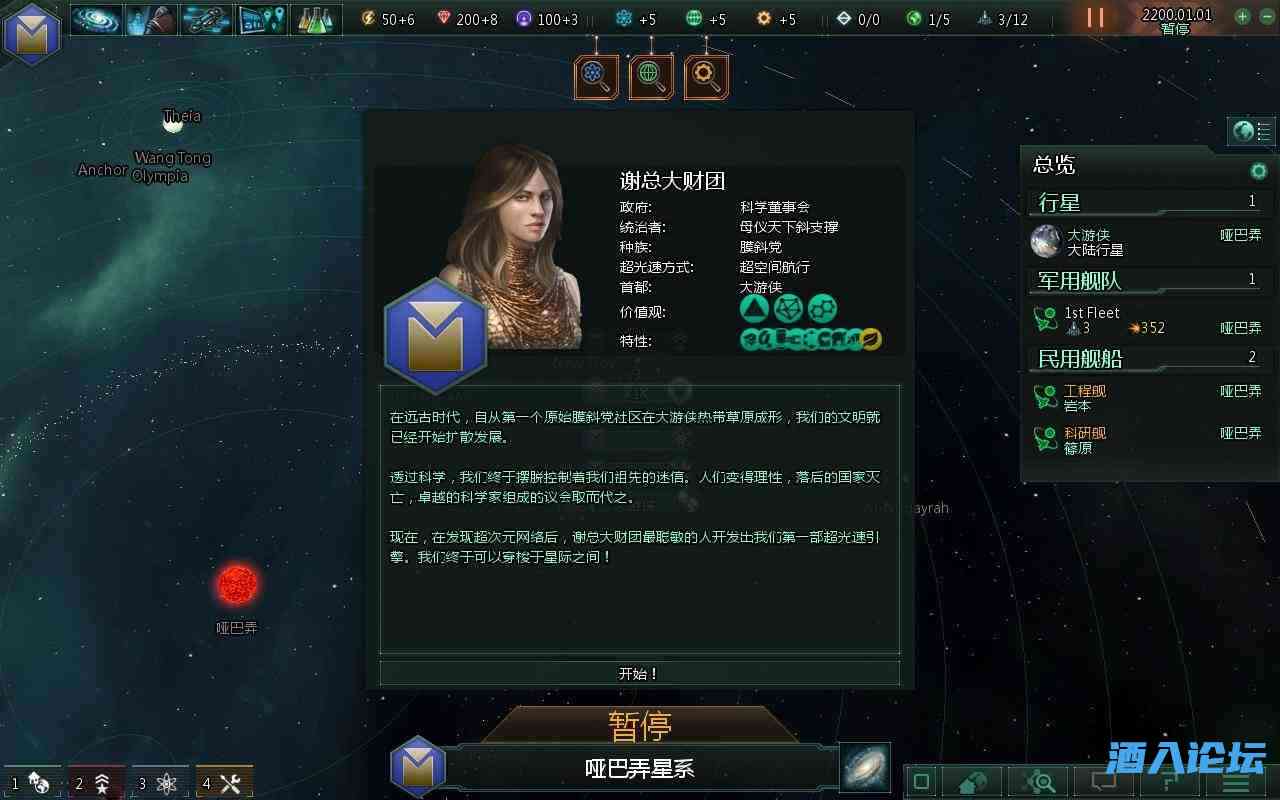The width and height of the screenshot is (1280, 800).
Task: Open the research menu via flask icon
Action: point(312,19)
